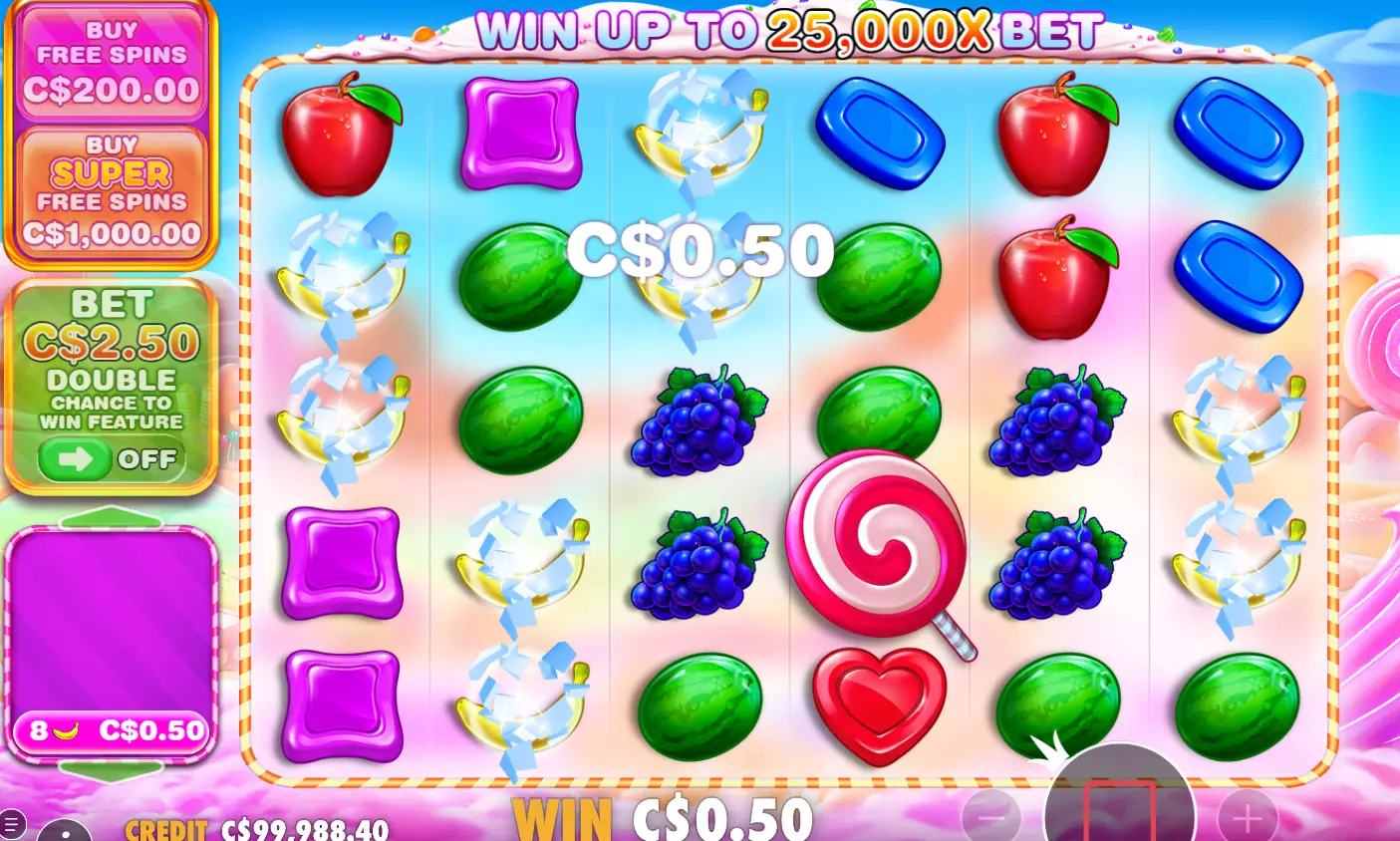Open the hamburger menu at bottom left
This screenshot has width=1400, height=841.
pyautogui.click(x=12, y=824)
